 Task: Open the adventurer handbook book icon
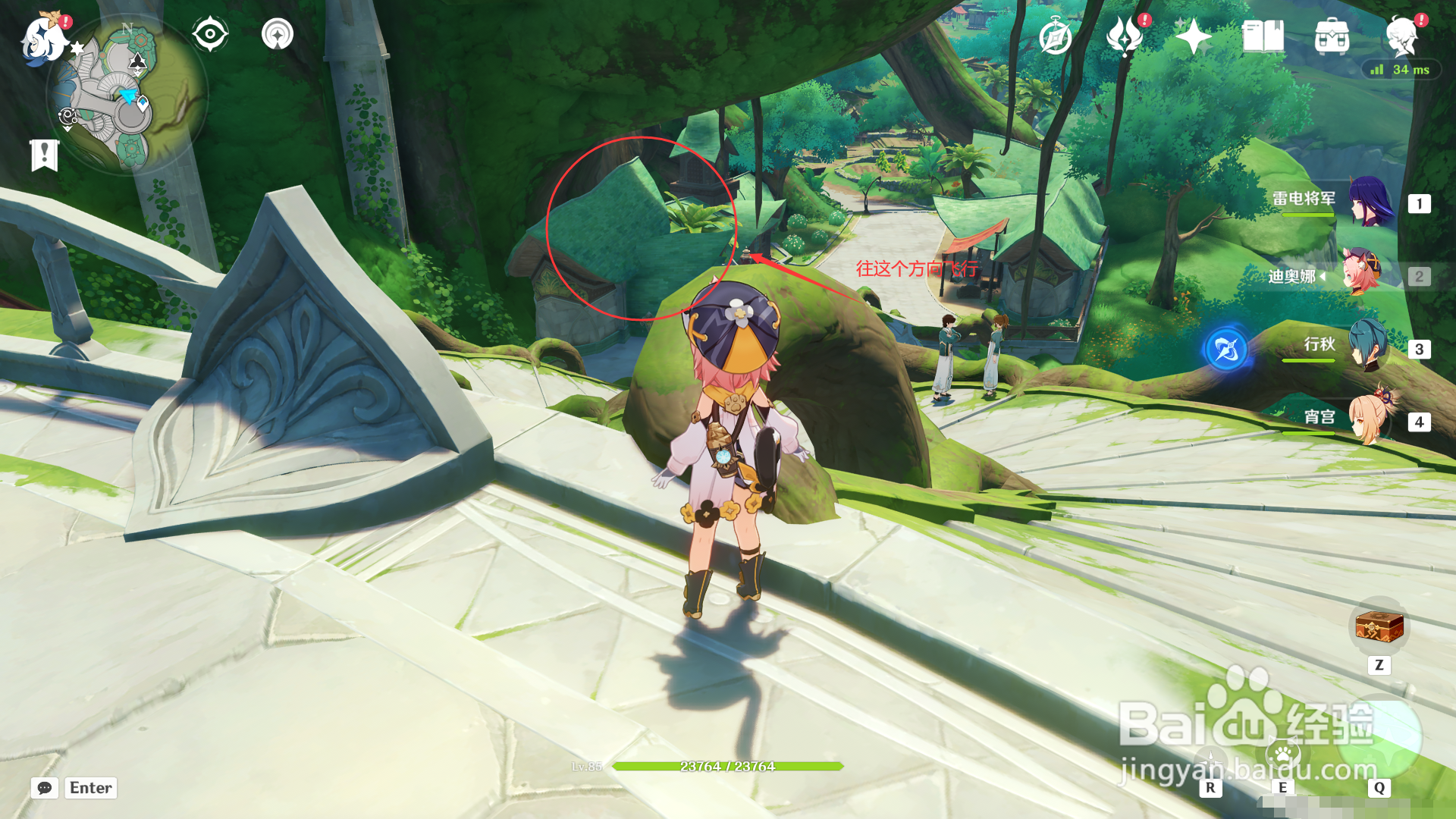click(1263, 36)
